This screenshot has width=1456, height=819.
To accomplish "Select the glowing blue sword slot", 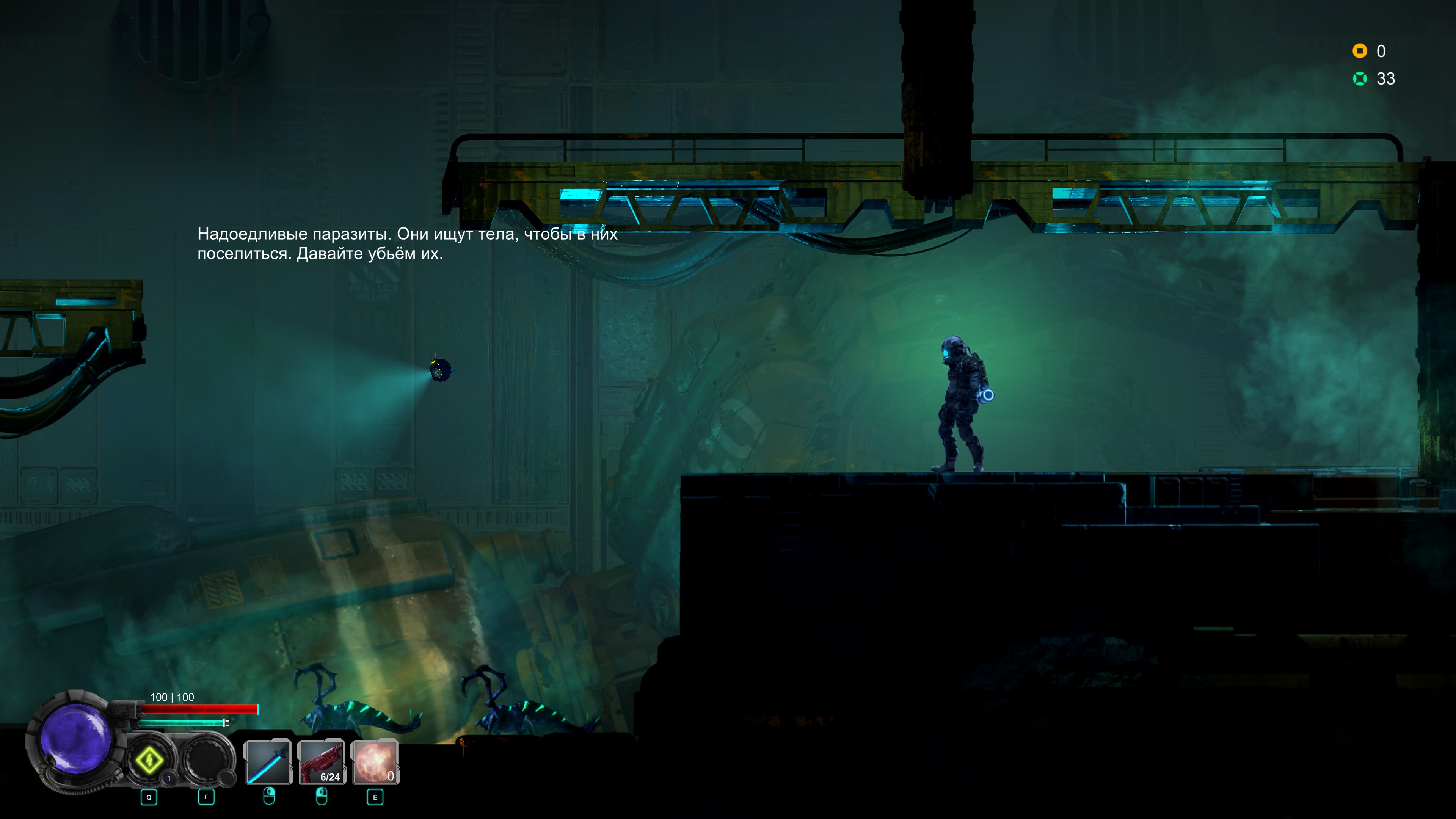I will click(268, 762).
